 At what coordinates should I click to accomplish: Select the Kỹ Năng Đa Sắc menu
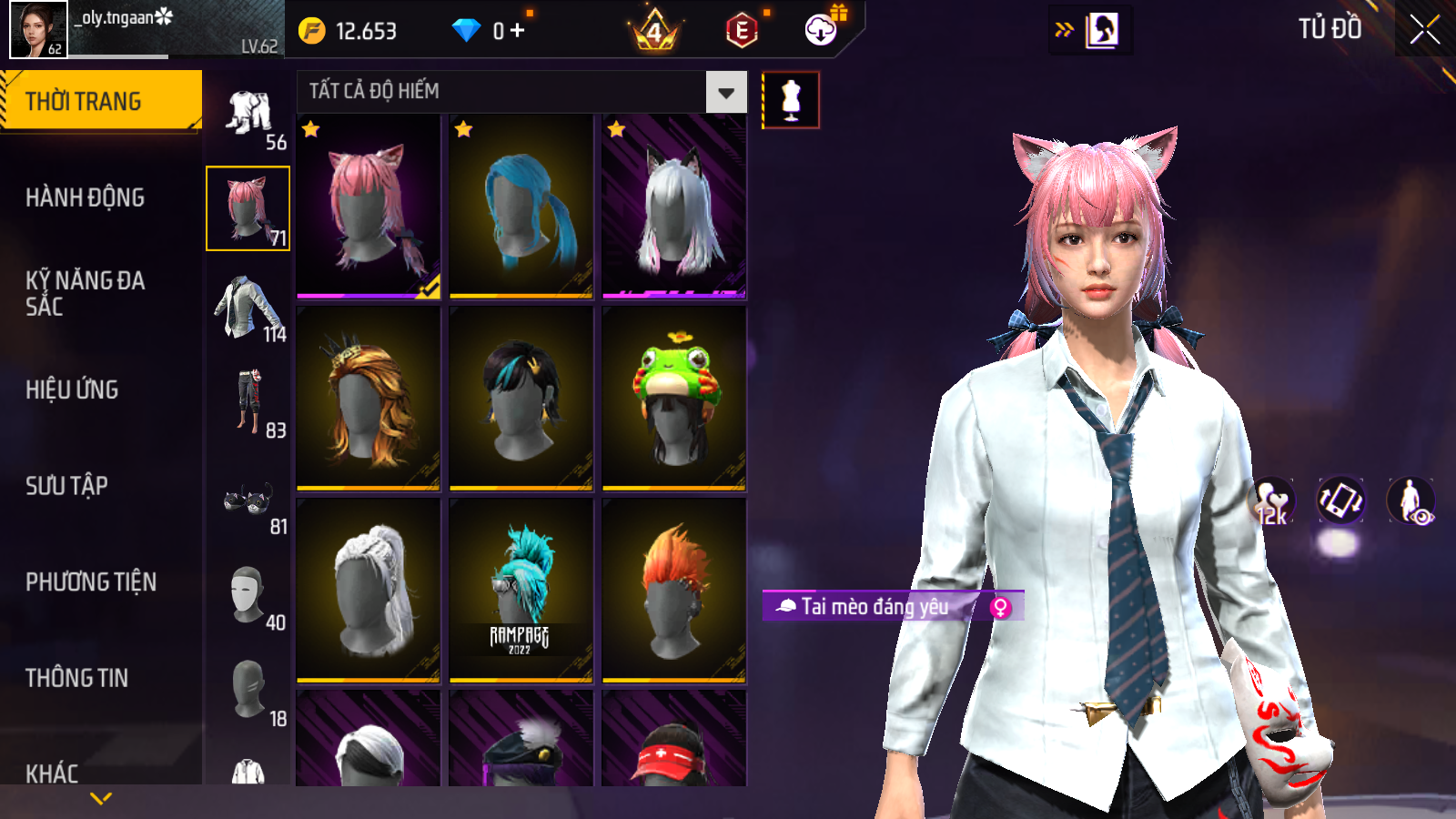85,293
